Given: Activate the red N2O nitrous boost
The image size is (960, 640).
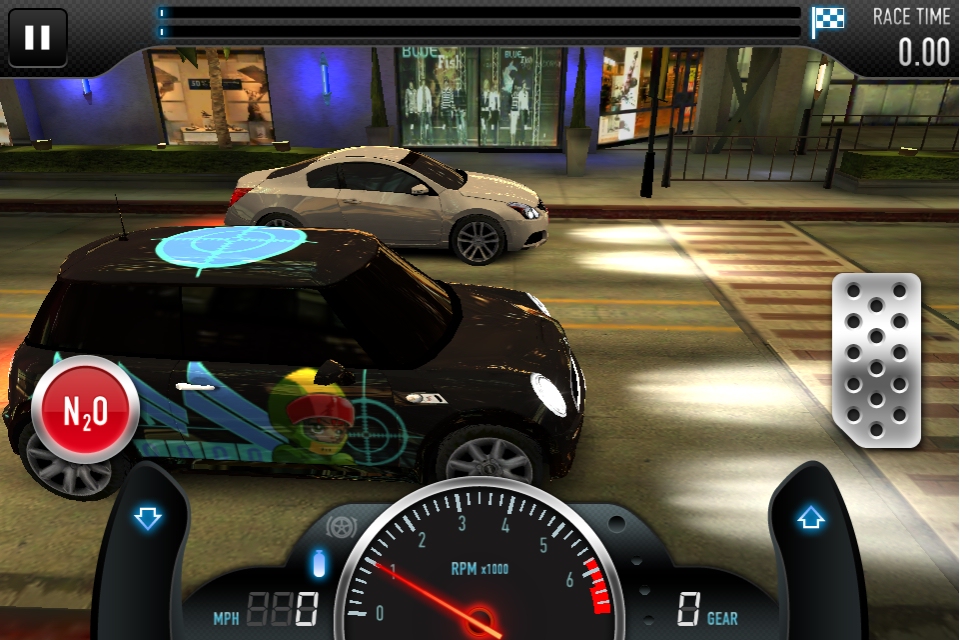Looking at the screenshot, I should click(x=85, y=408).
